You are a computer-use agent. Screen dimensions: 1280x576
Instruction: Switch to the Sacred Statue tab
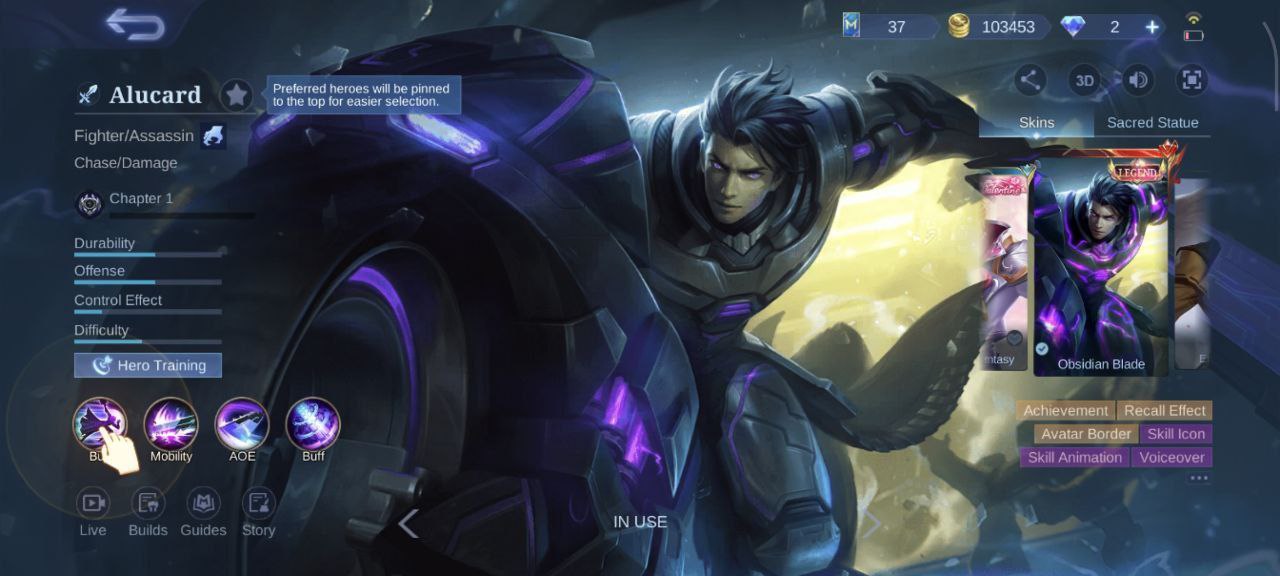click(1152, 122)
